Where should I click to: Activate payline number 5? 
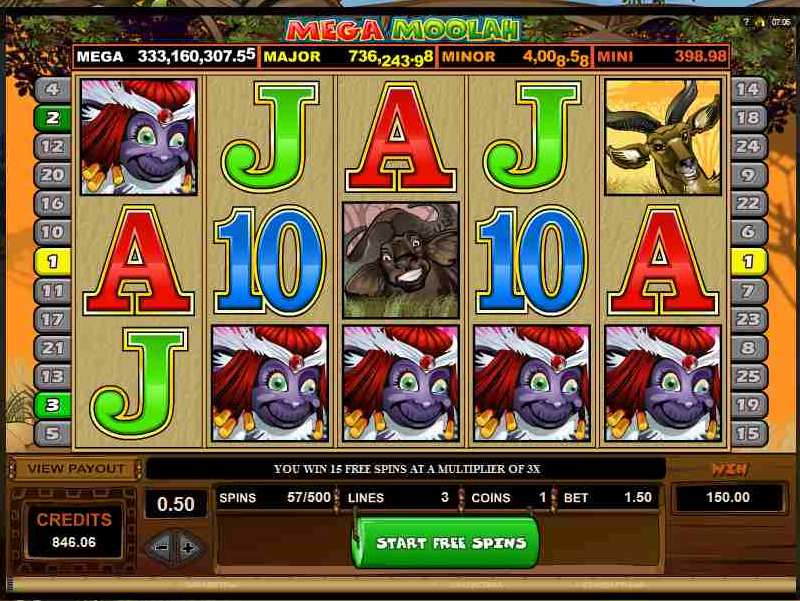click(52, 434)
